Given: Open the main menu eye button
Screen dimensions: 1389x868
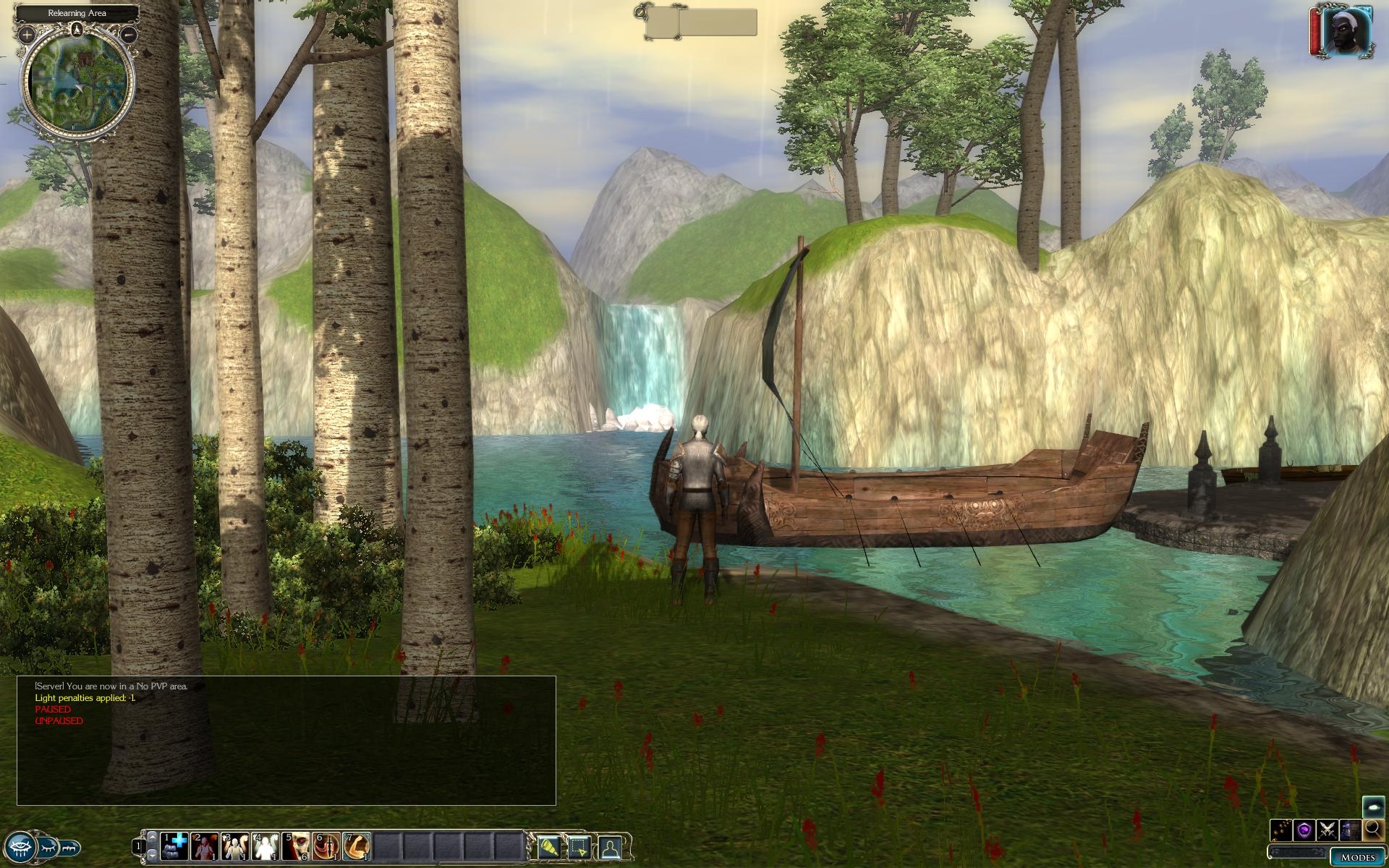Looking at the screenshot, I should click(20, 846).
